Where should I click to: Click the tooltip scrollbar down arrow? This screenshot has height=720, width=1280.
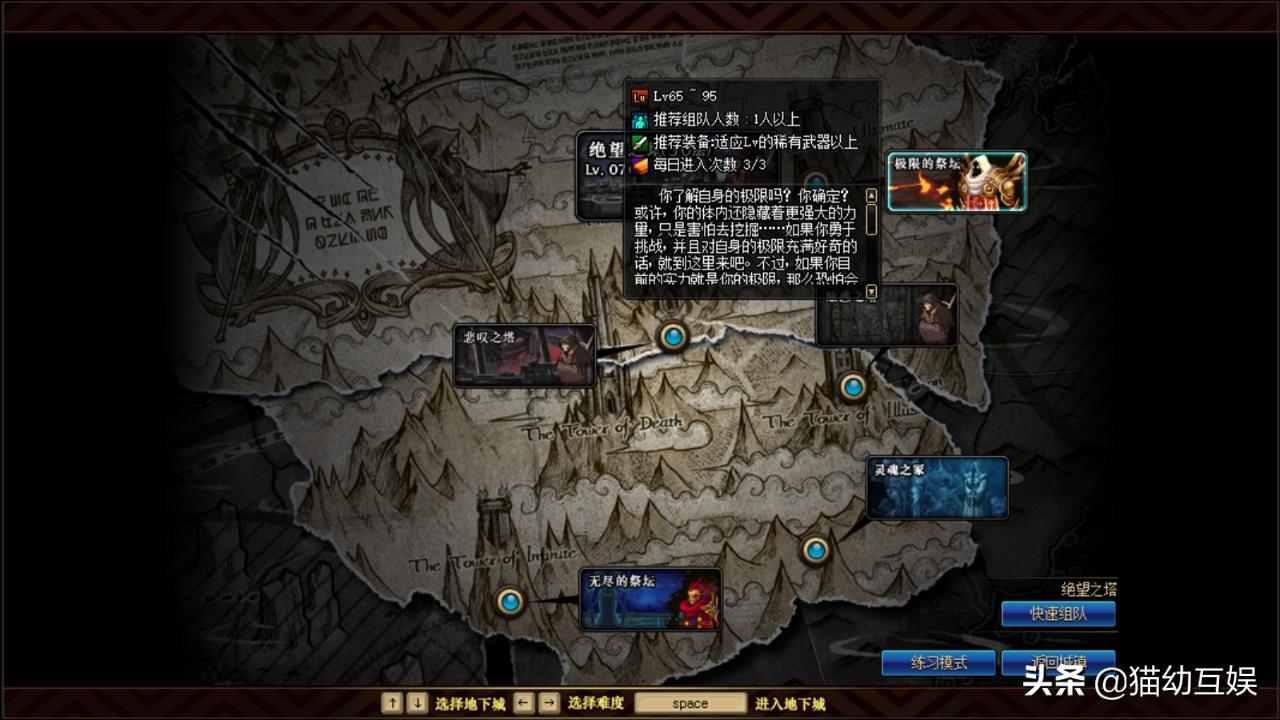(871, 288)
